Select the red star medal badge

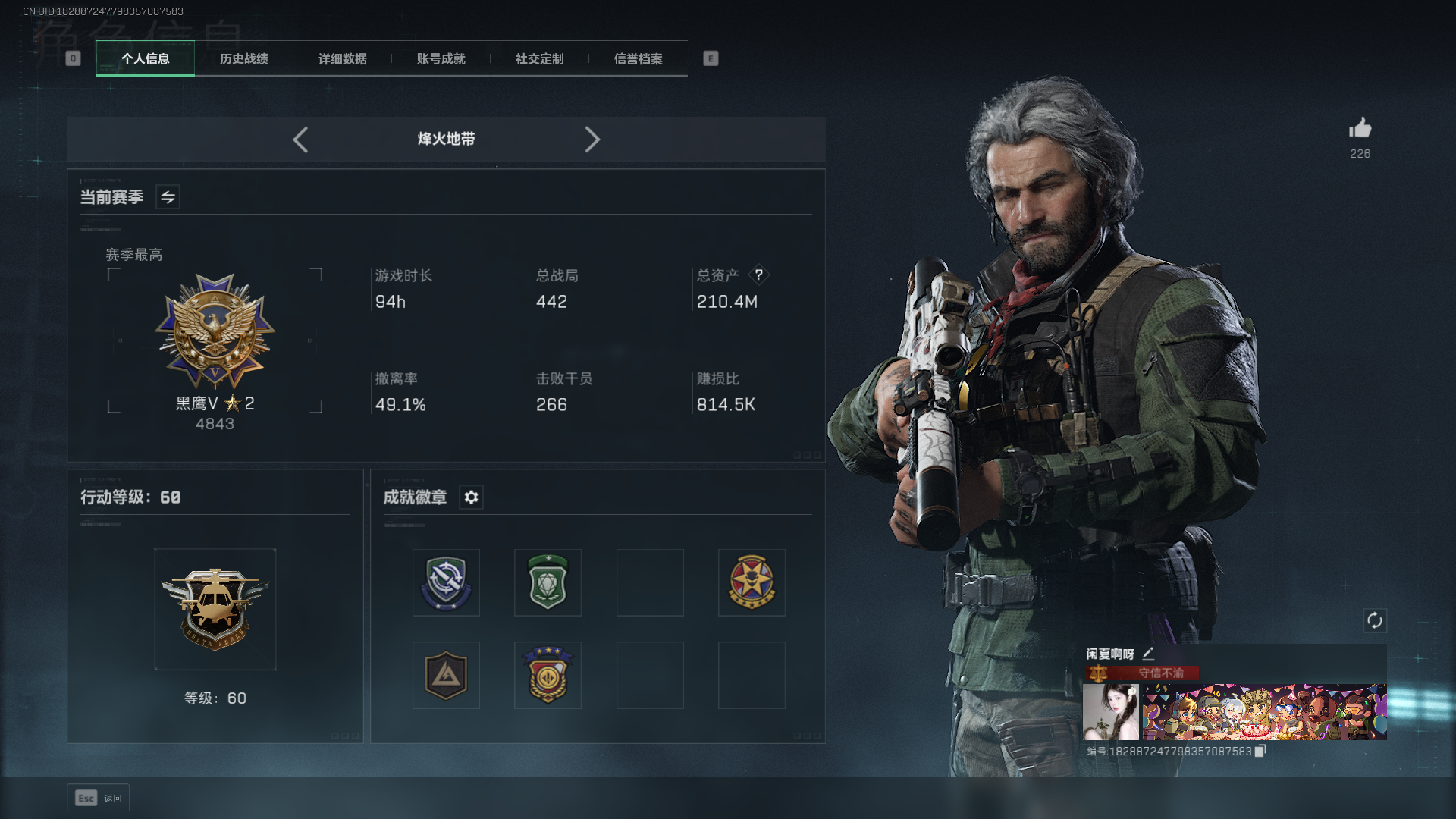click(752, 582)
